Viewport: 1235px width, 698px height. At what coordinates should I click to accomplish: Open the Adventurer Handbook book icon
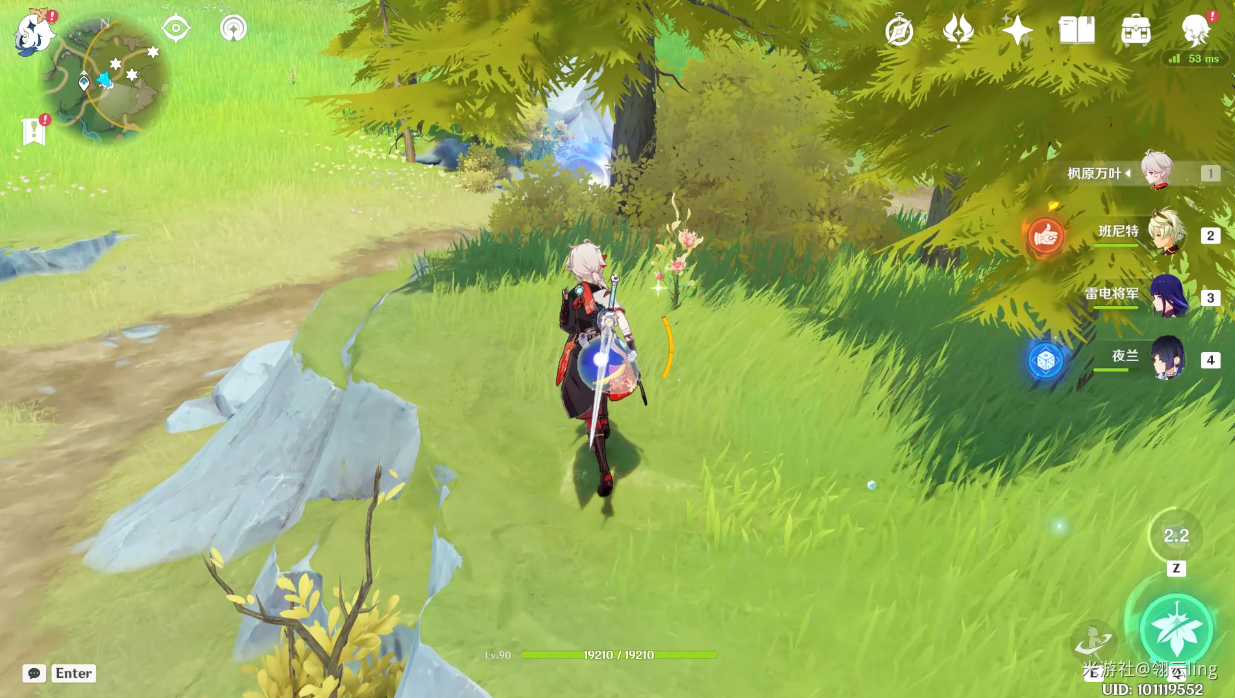[1076, 31]
